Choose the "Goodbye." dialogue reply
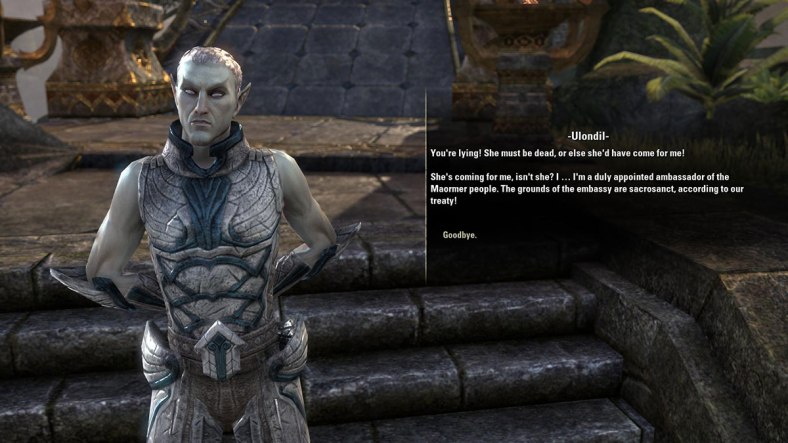Screen dimensions: 788x443 pyautogui.click(x=460, y=235)
